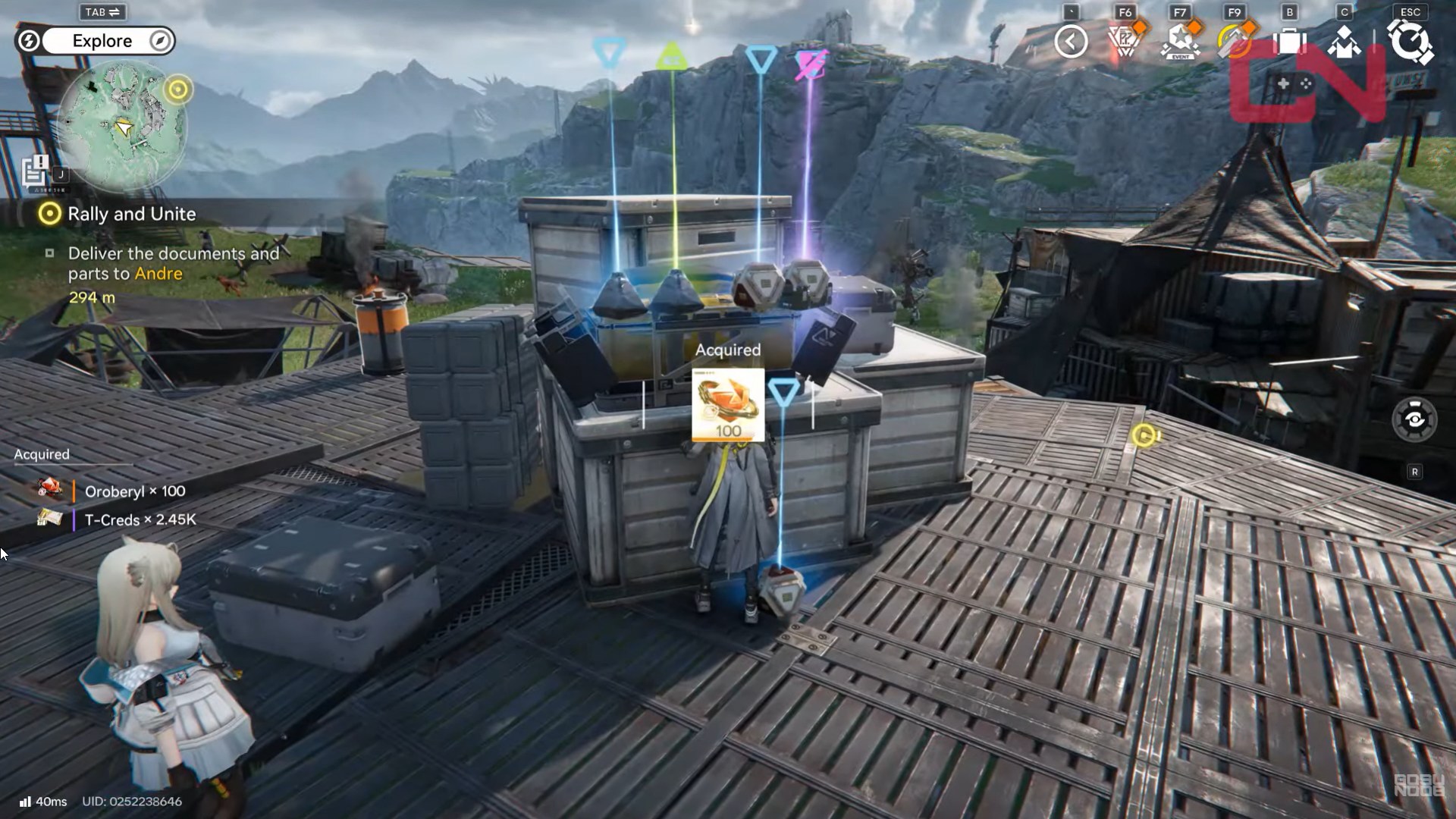Click the 40ms ping indicator at bottom left
Viewport: 1456px width, 819px height.
[45, 801]
